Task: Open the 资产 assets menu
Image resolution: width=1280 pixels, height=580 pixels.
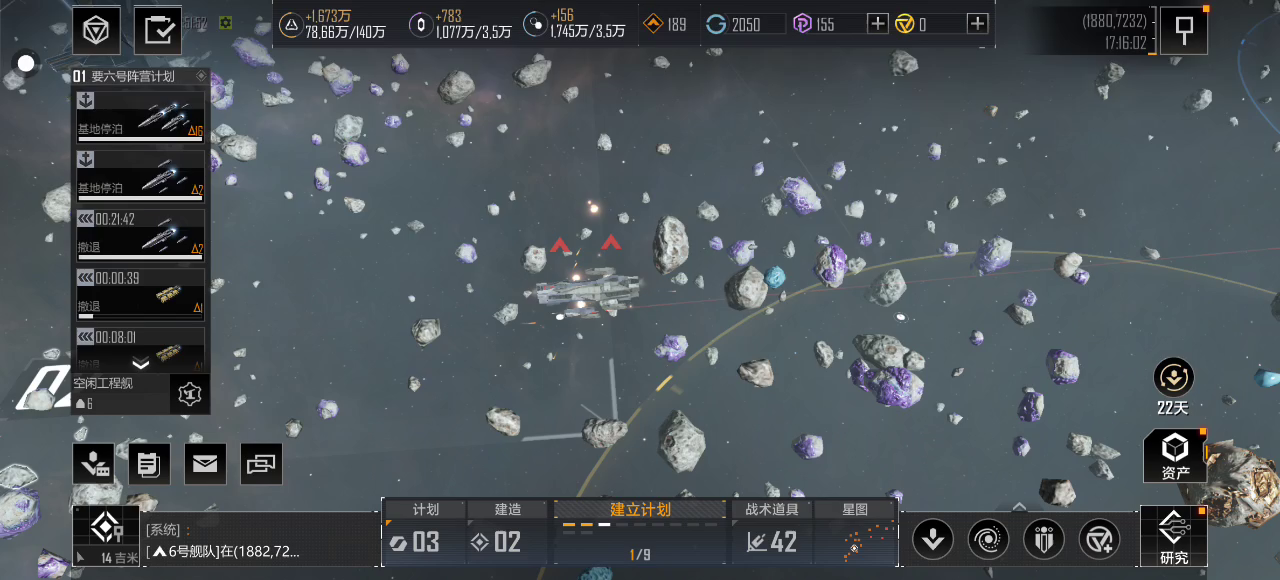Action: coord(1175,456)
